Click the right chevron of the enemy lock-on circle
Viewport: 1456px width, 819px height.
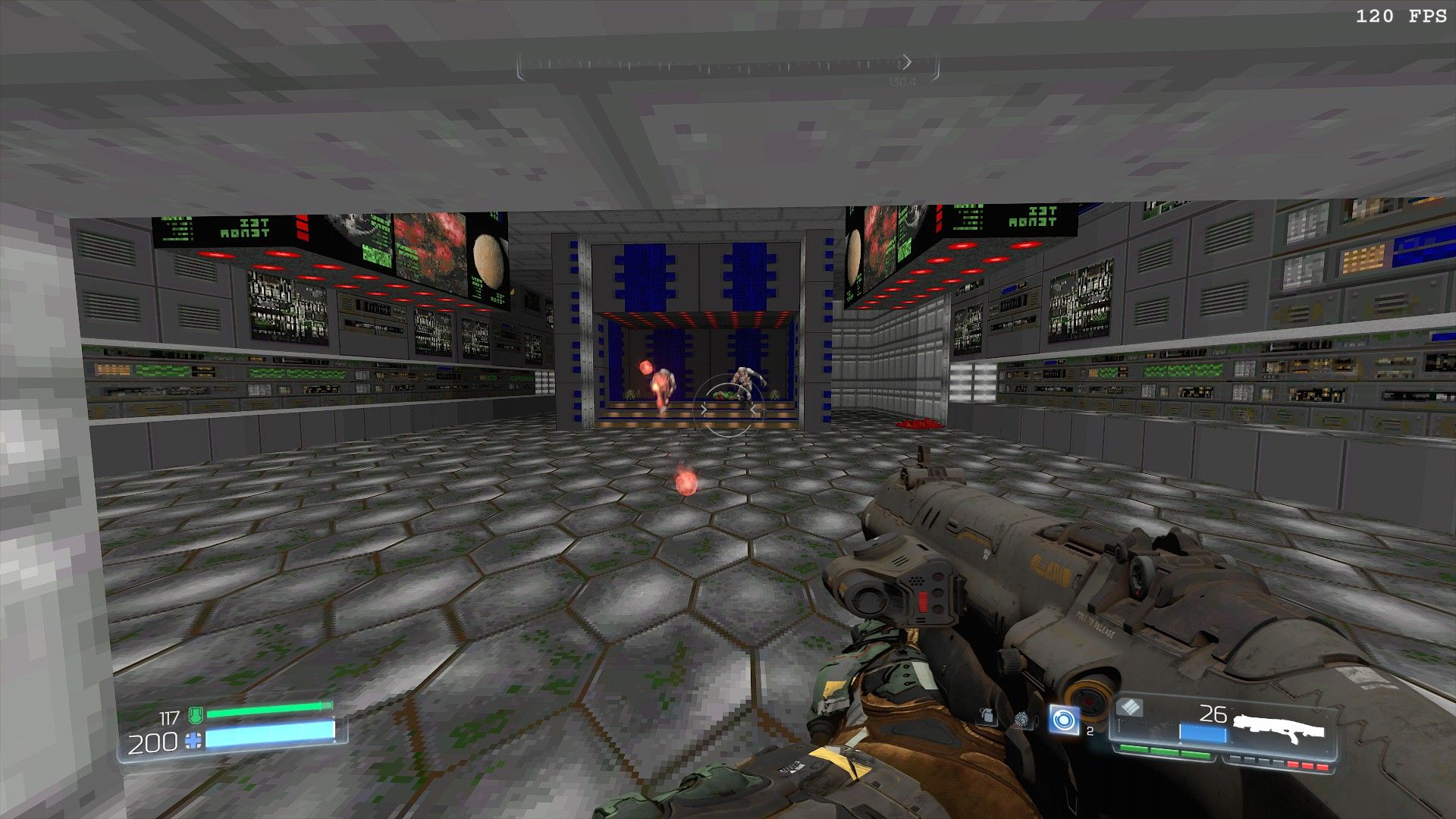[753, 409]
